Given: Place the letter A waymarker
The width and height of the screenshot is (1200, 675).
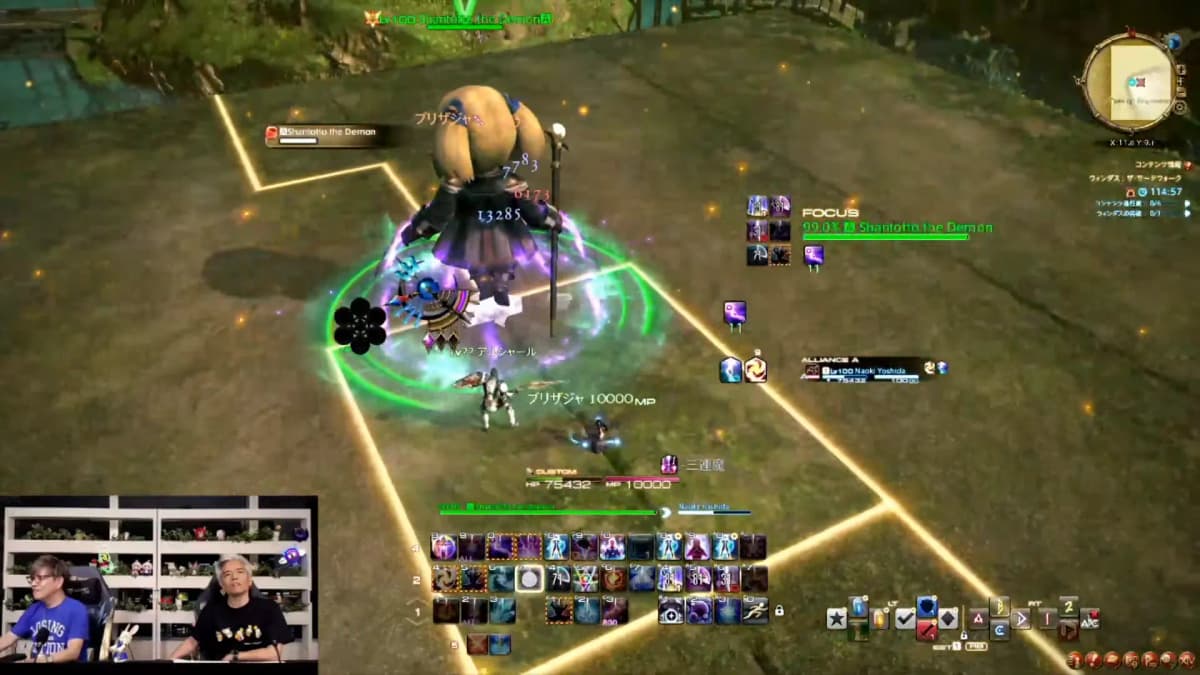Looking at the screenshot, I should [x=978, y=619].
